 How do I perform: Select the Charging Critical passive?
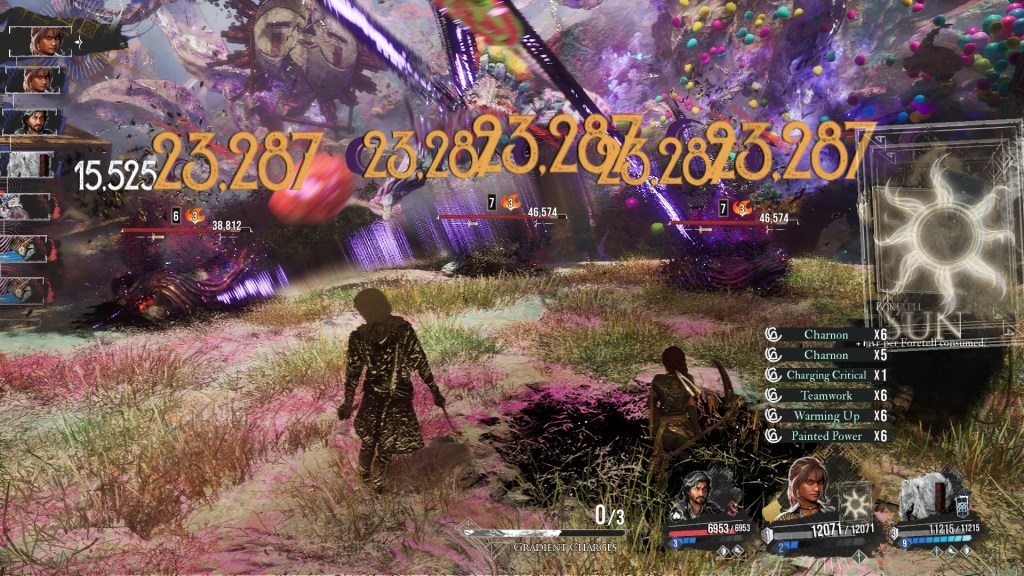coord(827,375)
